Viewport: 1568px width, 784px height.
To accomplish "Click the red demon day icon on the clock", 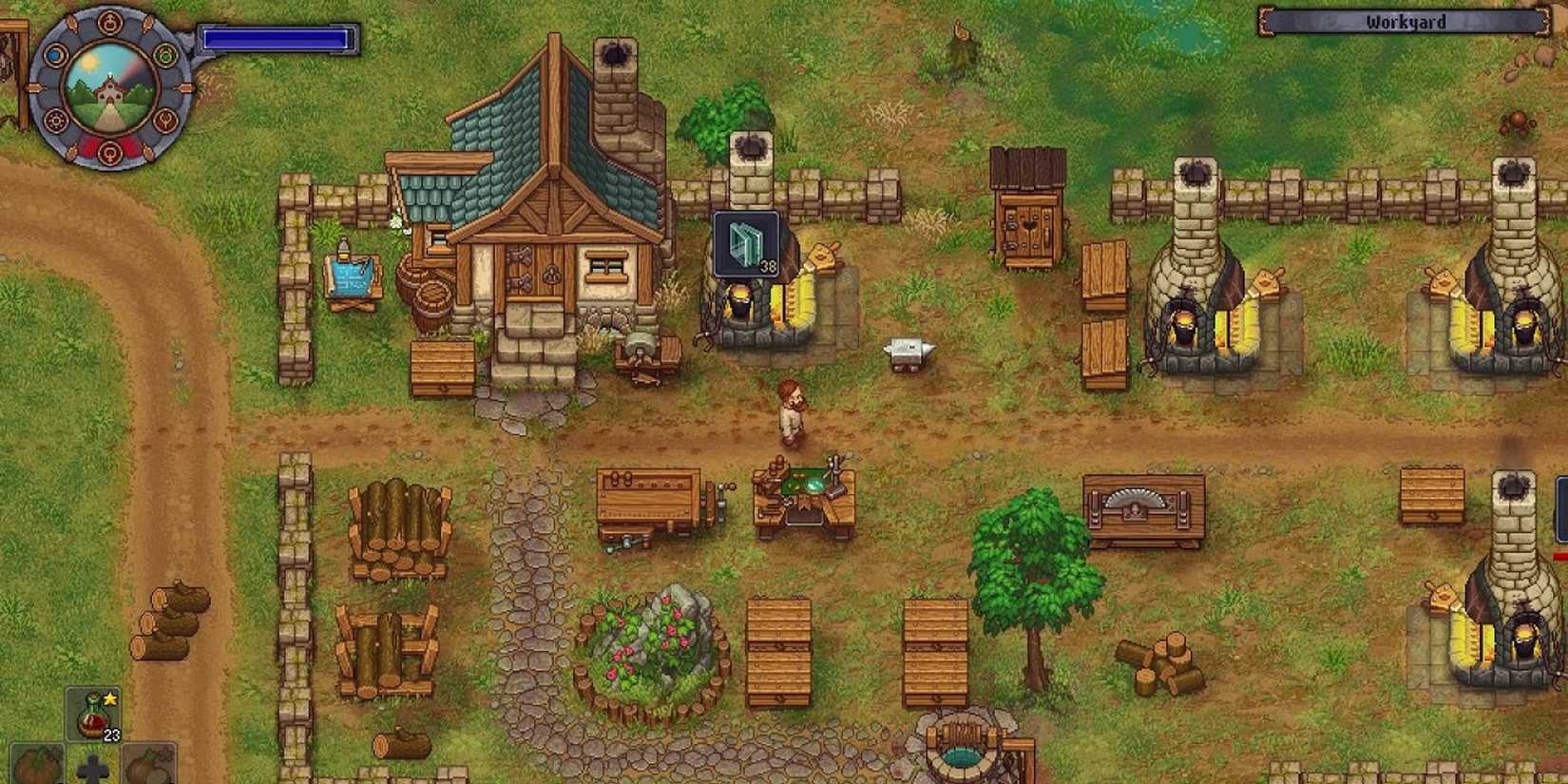I will click(111, 152).
